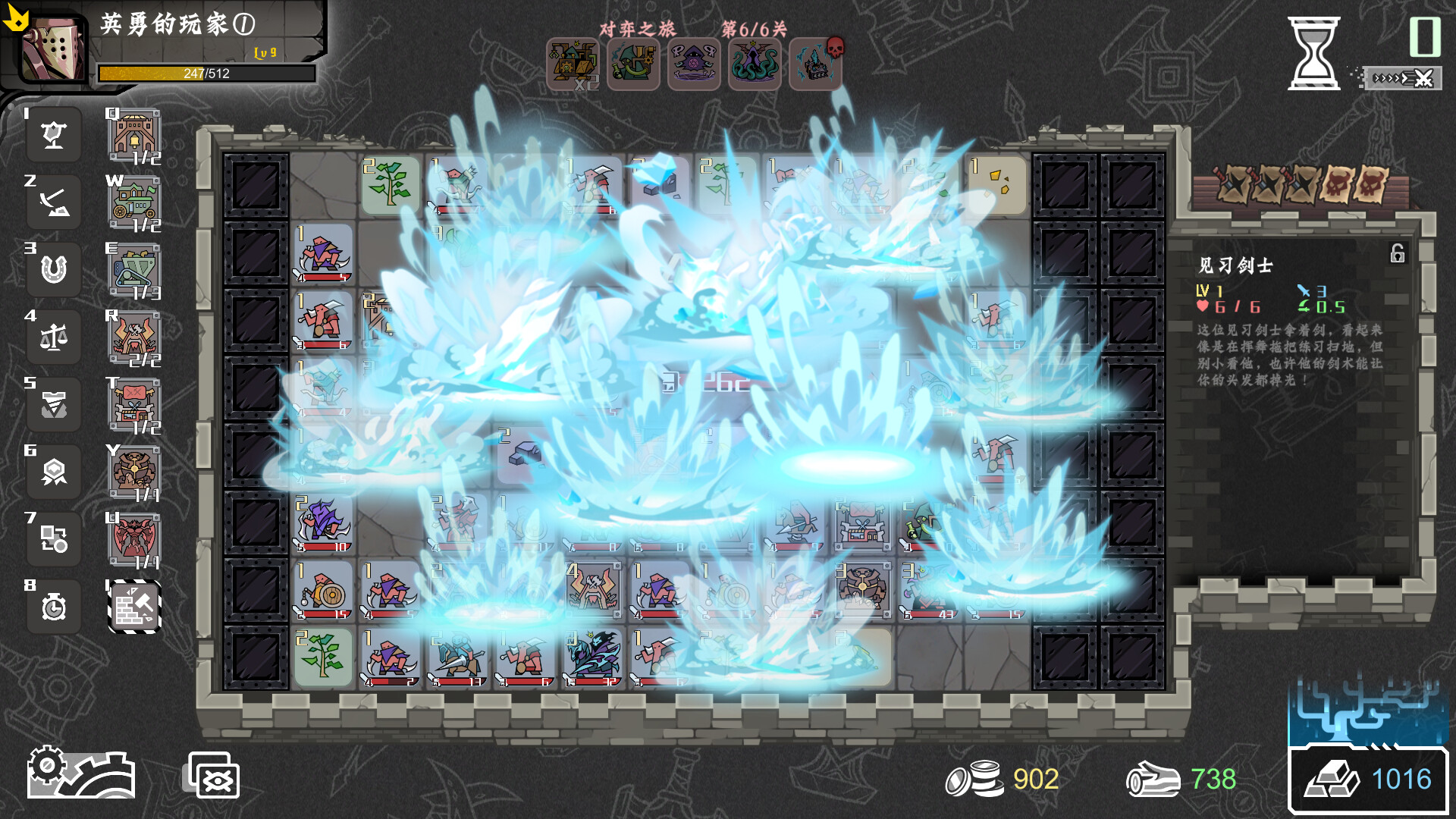Pick the red winged demon card
The width and height of the screenshot is (1456, 819).
point(133,540)
